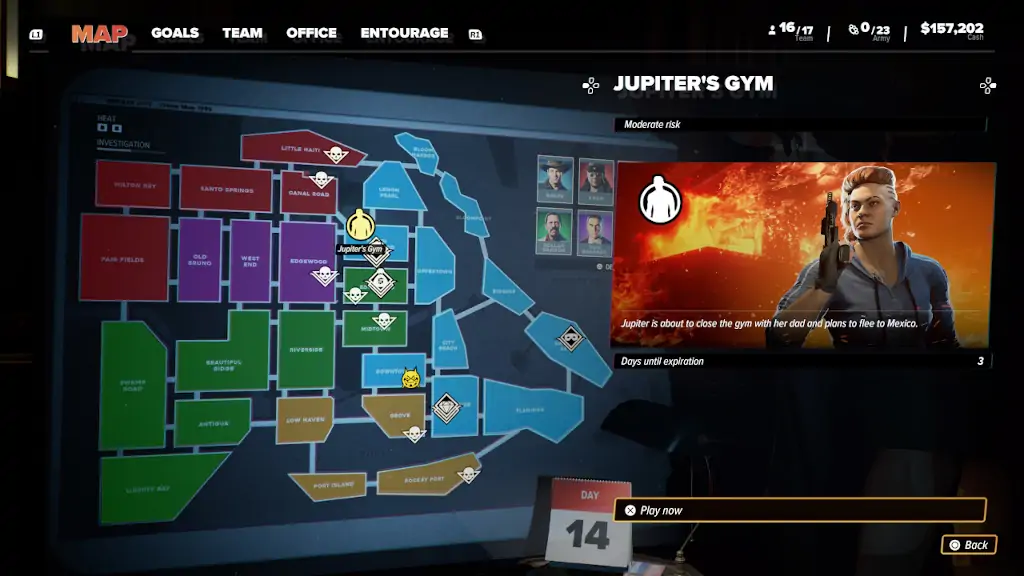Select the cowboy hat boss portrait
Image resolution: width=1024 pixels, height=576 pixels.
(555, 177)
